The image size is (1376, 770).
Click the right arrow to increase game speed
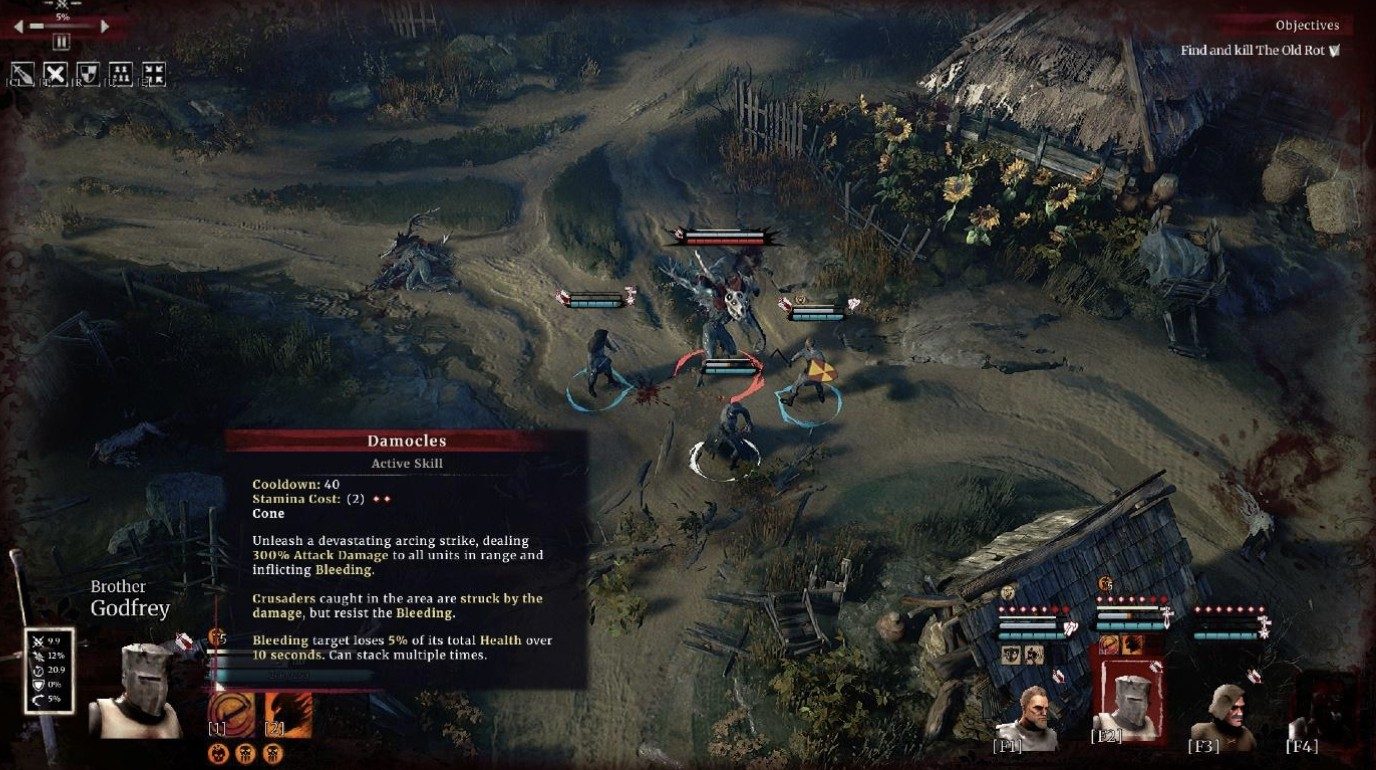(104, 27)
